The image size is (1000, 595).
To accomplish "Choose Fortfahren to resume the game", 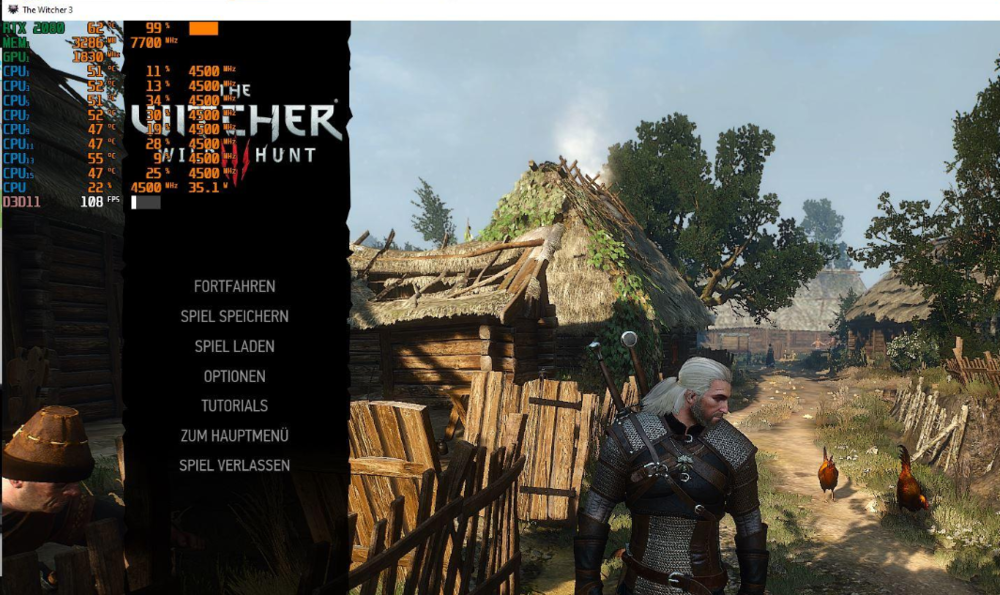I will (234, 286).
